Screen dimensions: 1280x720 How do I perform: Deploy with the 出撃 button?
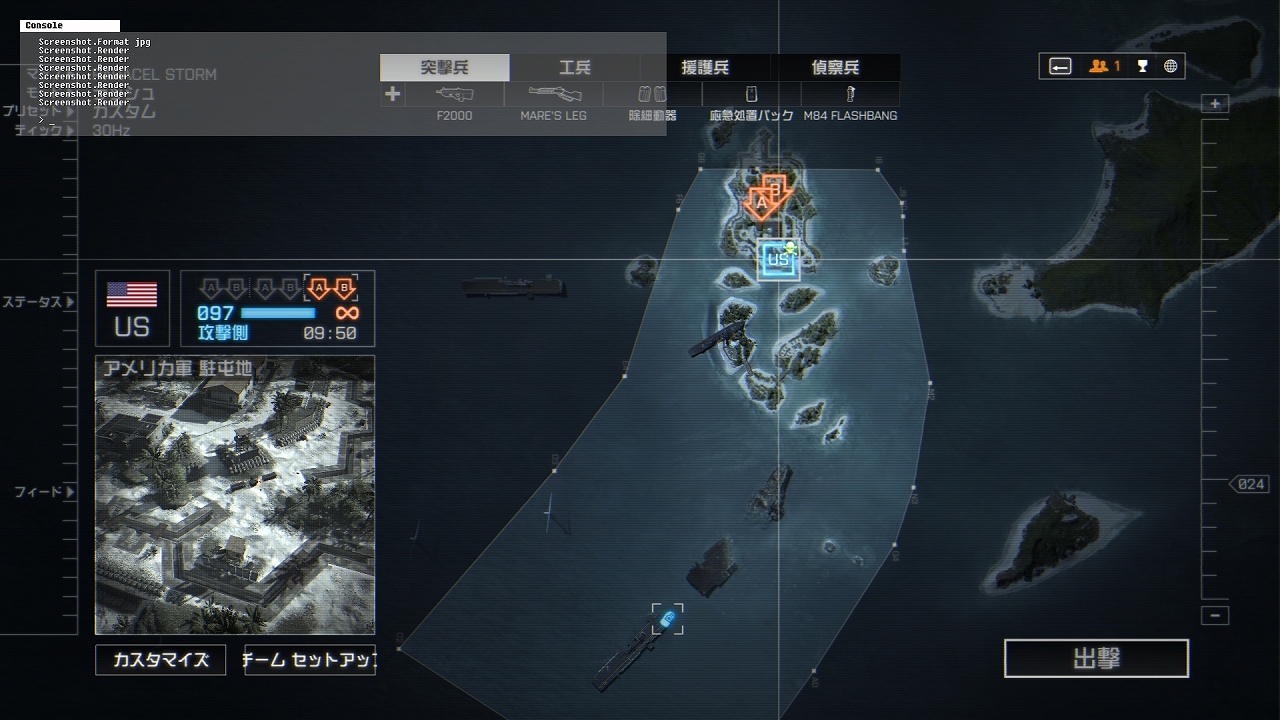1096,659
